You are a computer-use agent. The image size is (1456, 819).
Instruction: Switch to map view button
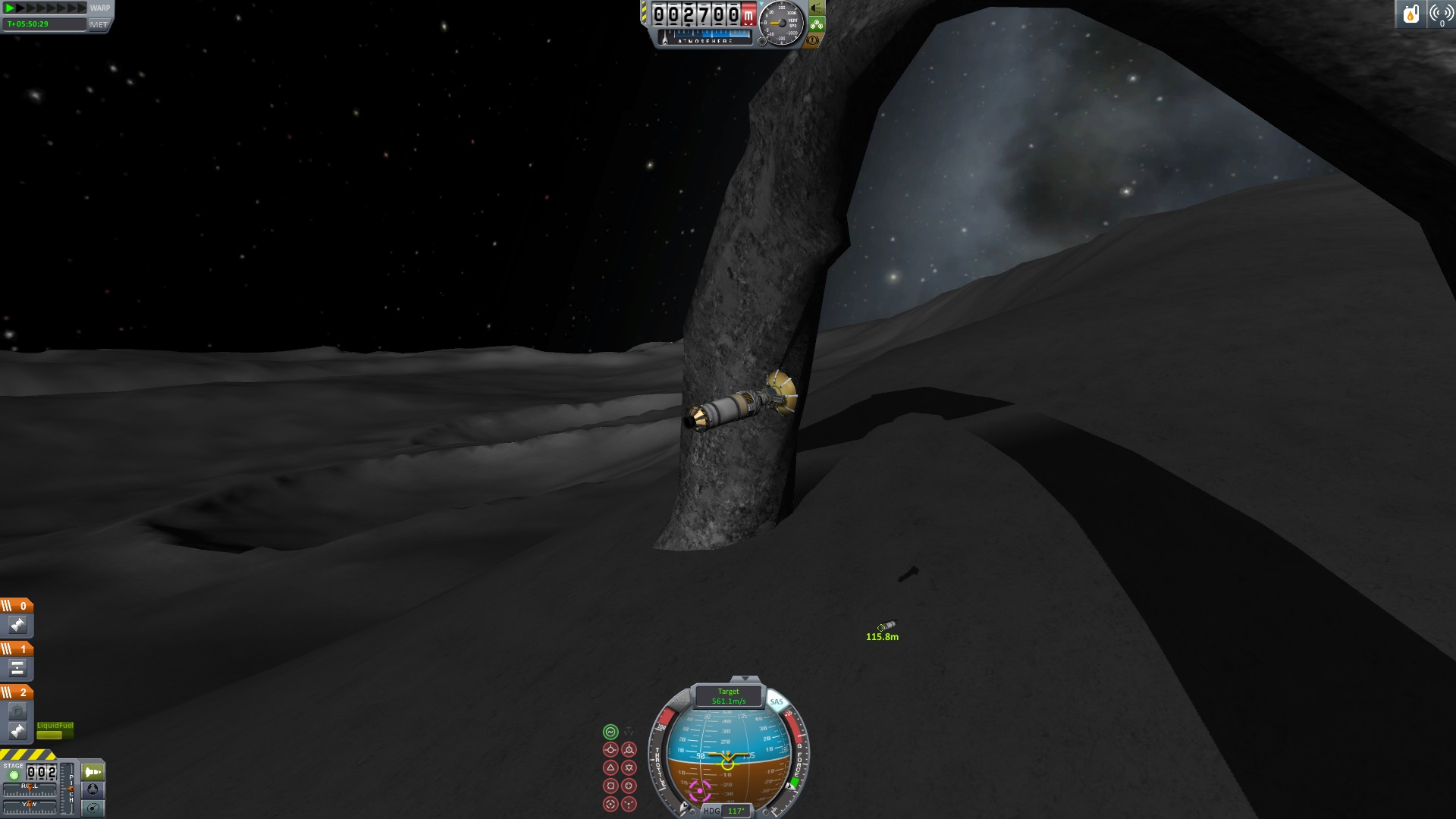point(93,808)
